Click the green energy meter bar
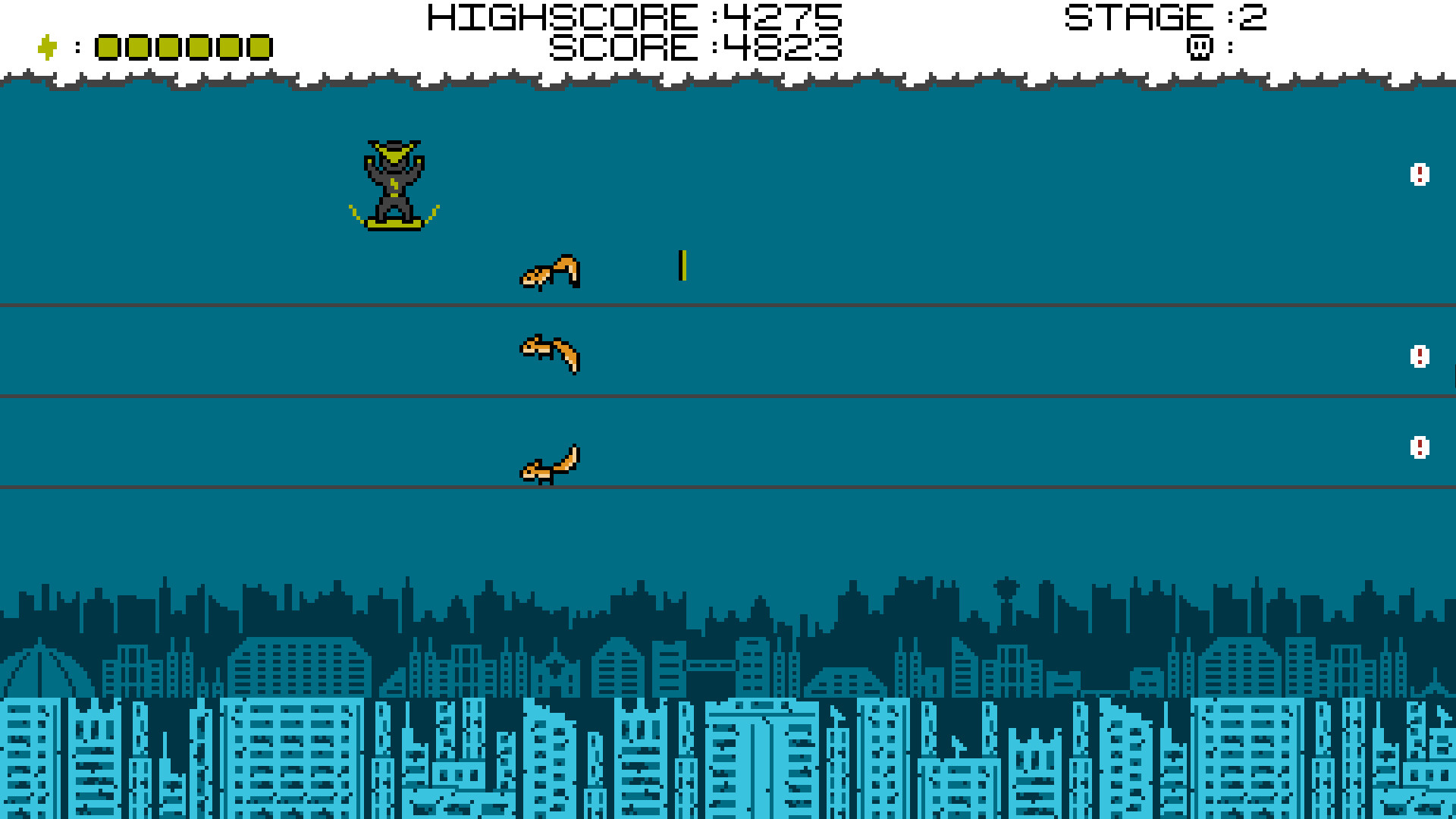 click(182, 47)
